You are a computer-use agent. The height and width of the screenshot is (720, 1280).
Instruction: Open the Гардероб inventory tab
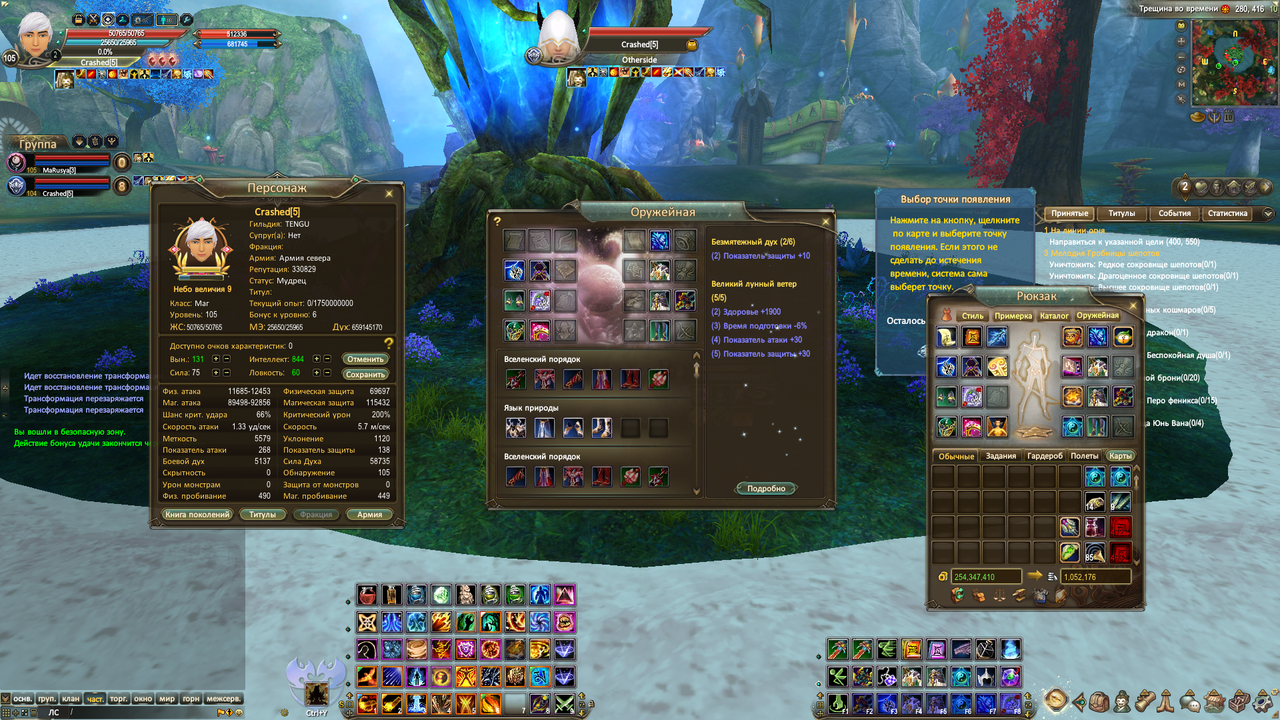(1043, 456)
